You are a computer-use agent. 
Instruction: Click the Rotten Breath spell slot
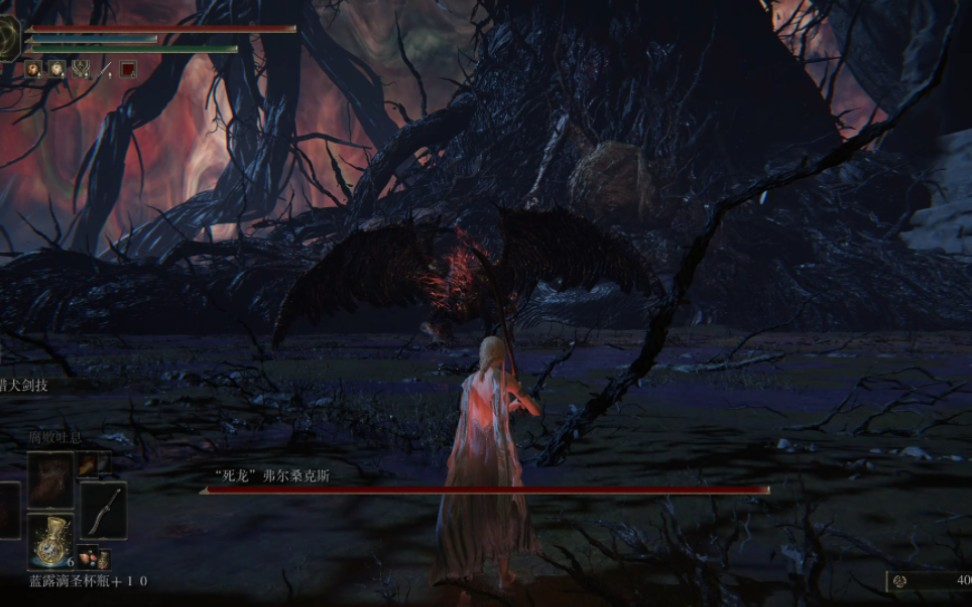[49, 479]
